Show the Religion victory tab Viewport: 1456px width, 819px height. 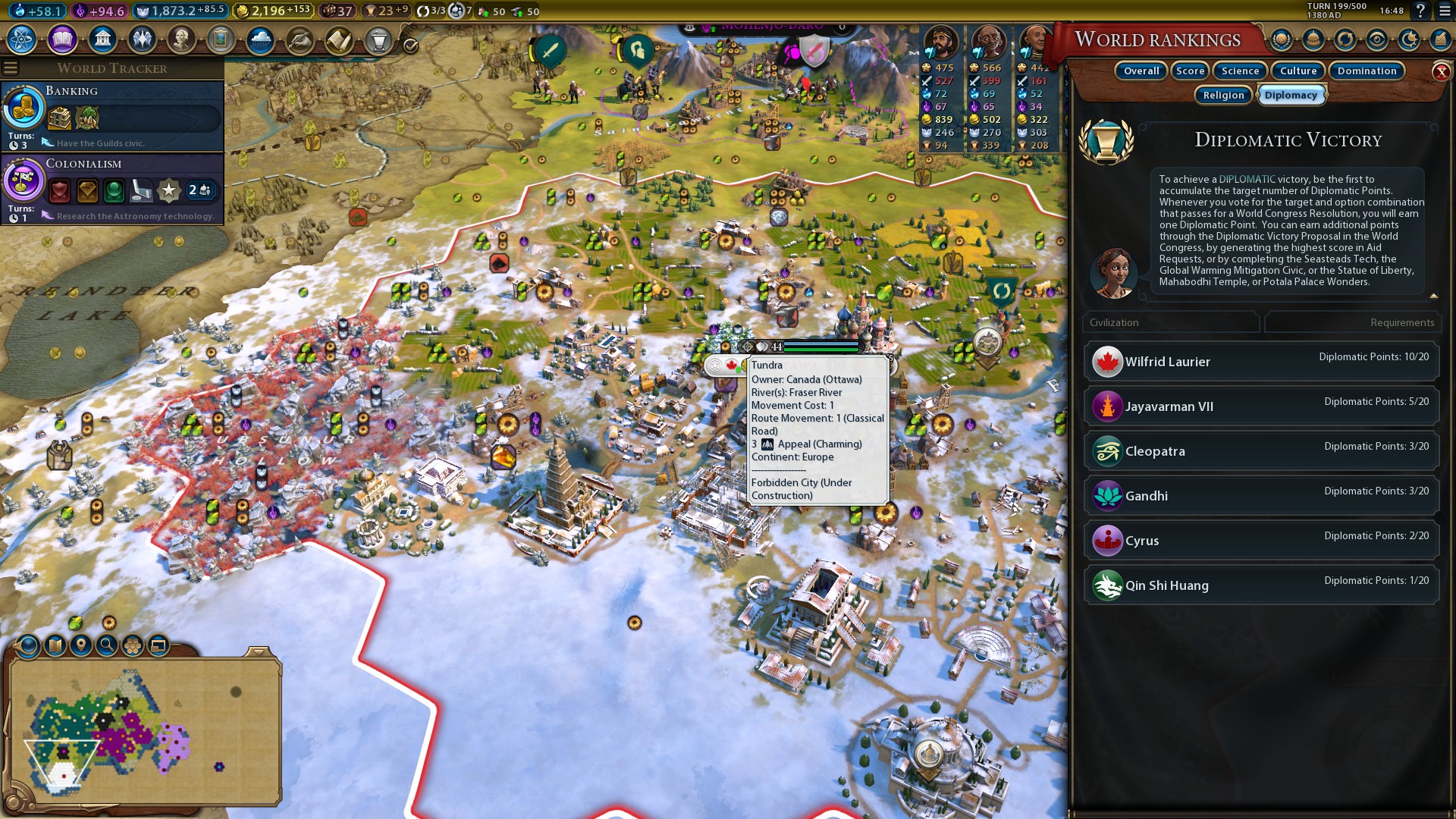tap(1223, 96)
